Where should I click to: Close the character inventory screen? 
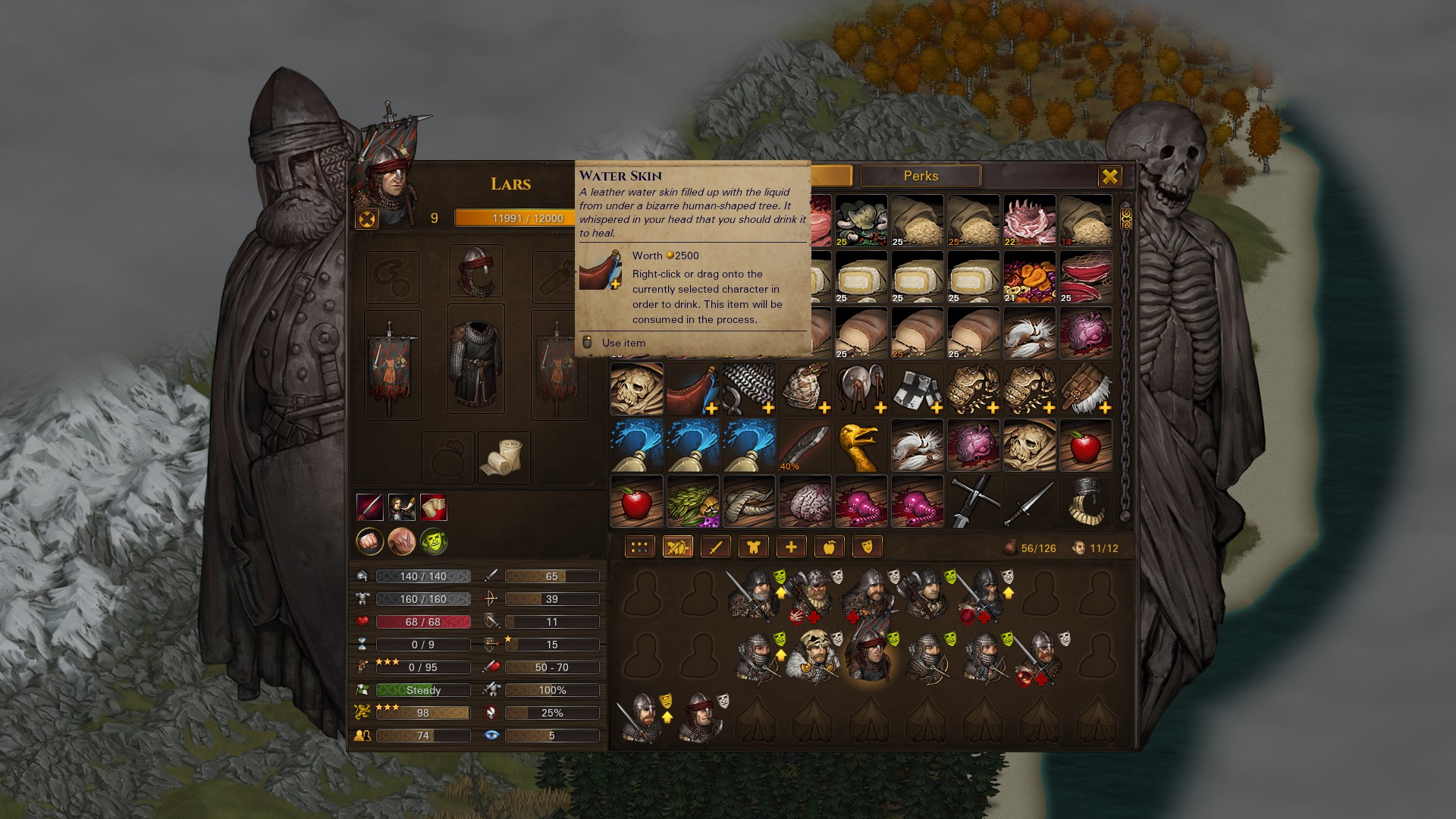(1109, 177)
